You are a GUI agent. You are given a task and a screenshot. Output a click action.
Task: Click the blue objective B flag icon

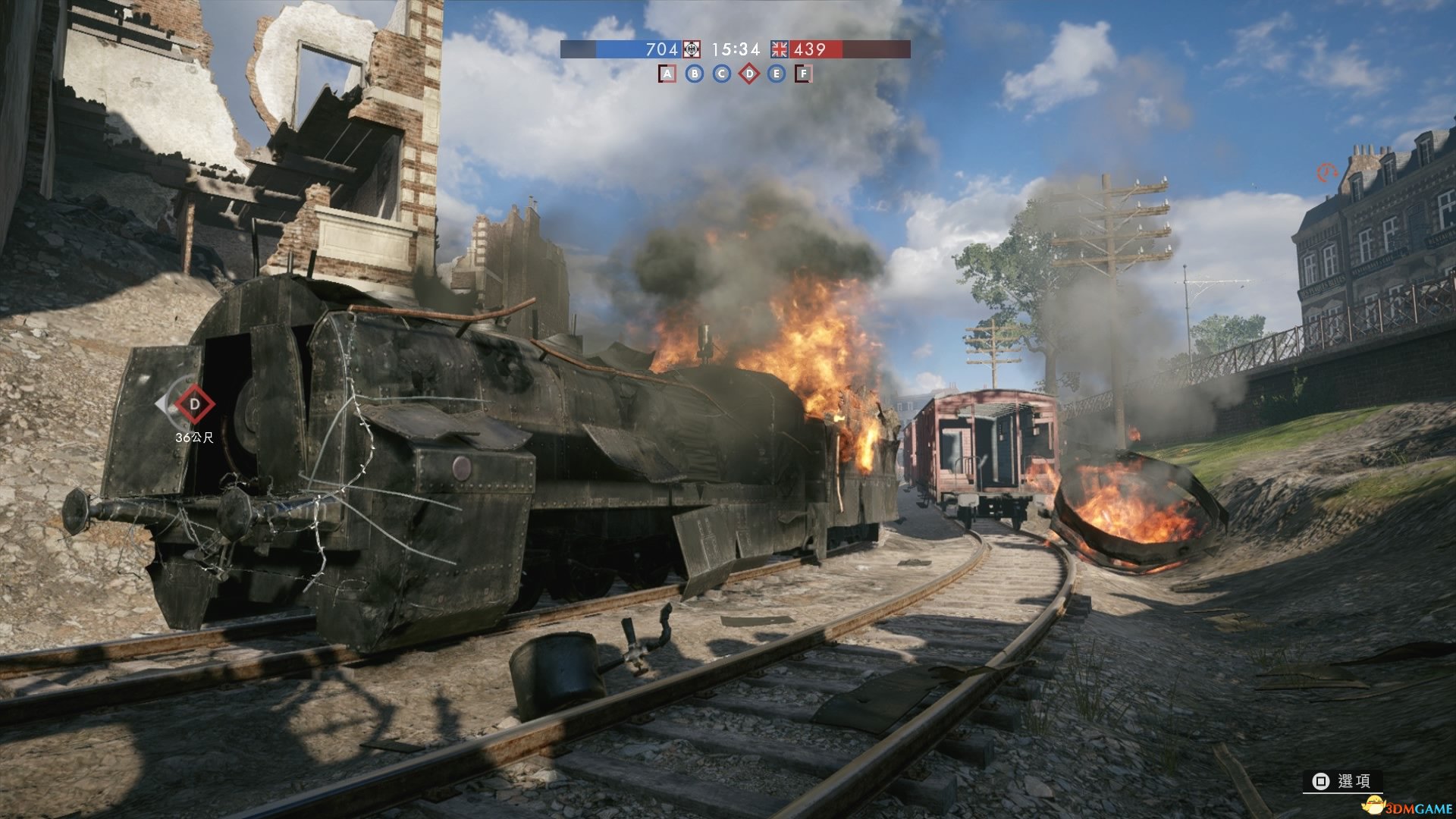tap(695, 74)
